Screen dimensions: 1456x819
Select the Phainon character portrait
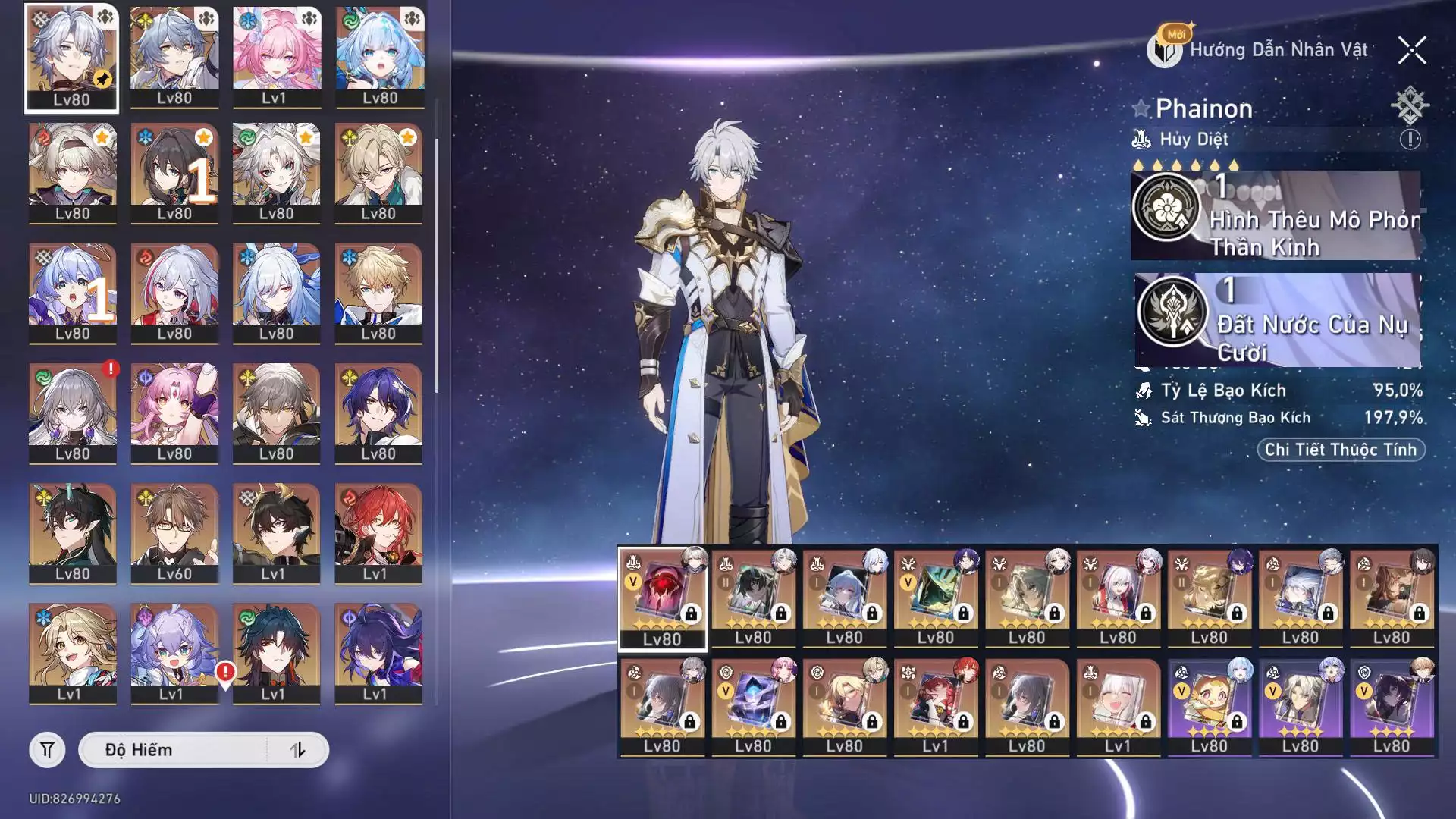coord(71,58)
